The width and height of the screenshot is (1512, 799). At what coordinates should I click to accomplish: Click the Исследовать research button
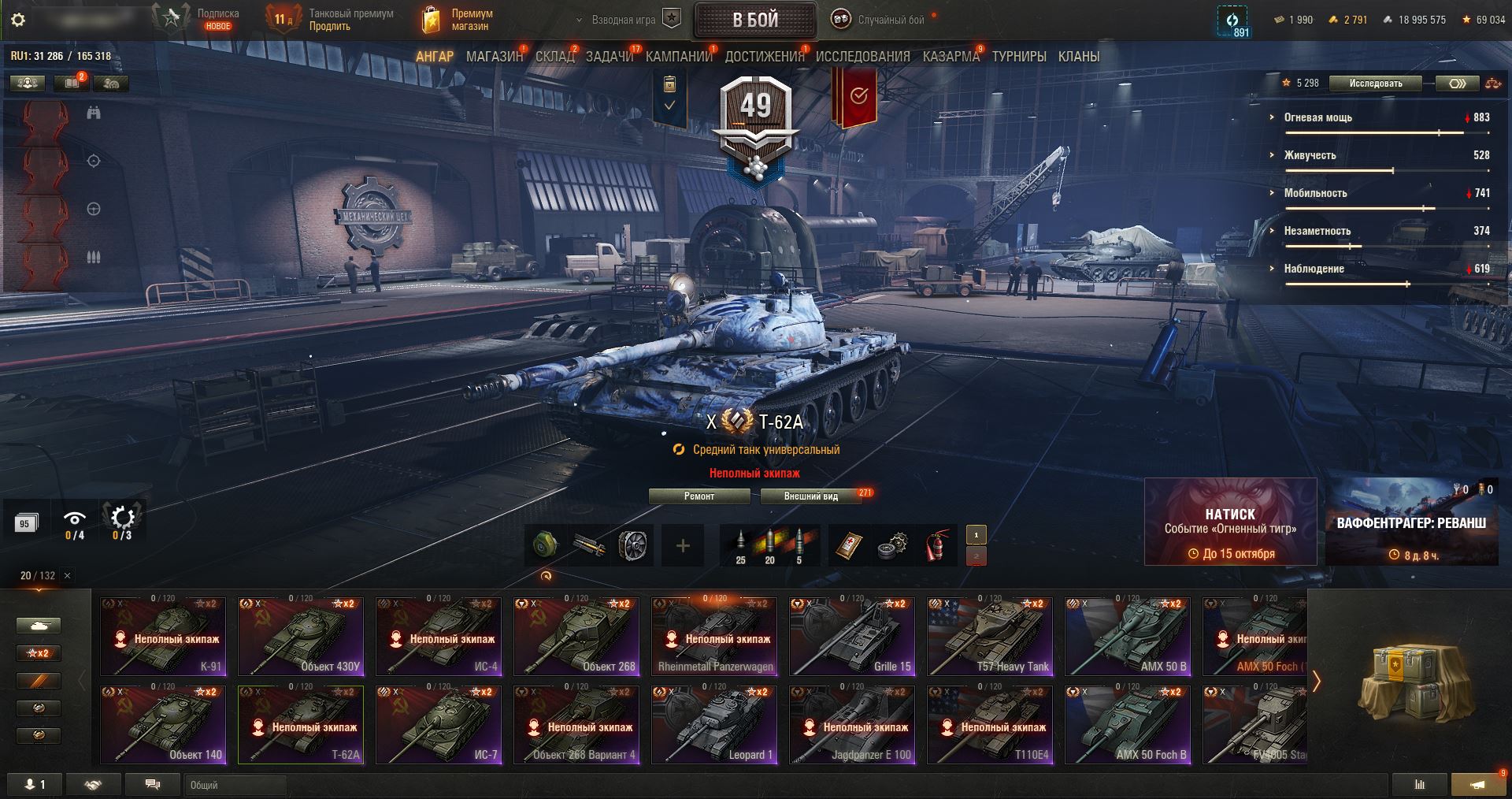1375,84
